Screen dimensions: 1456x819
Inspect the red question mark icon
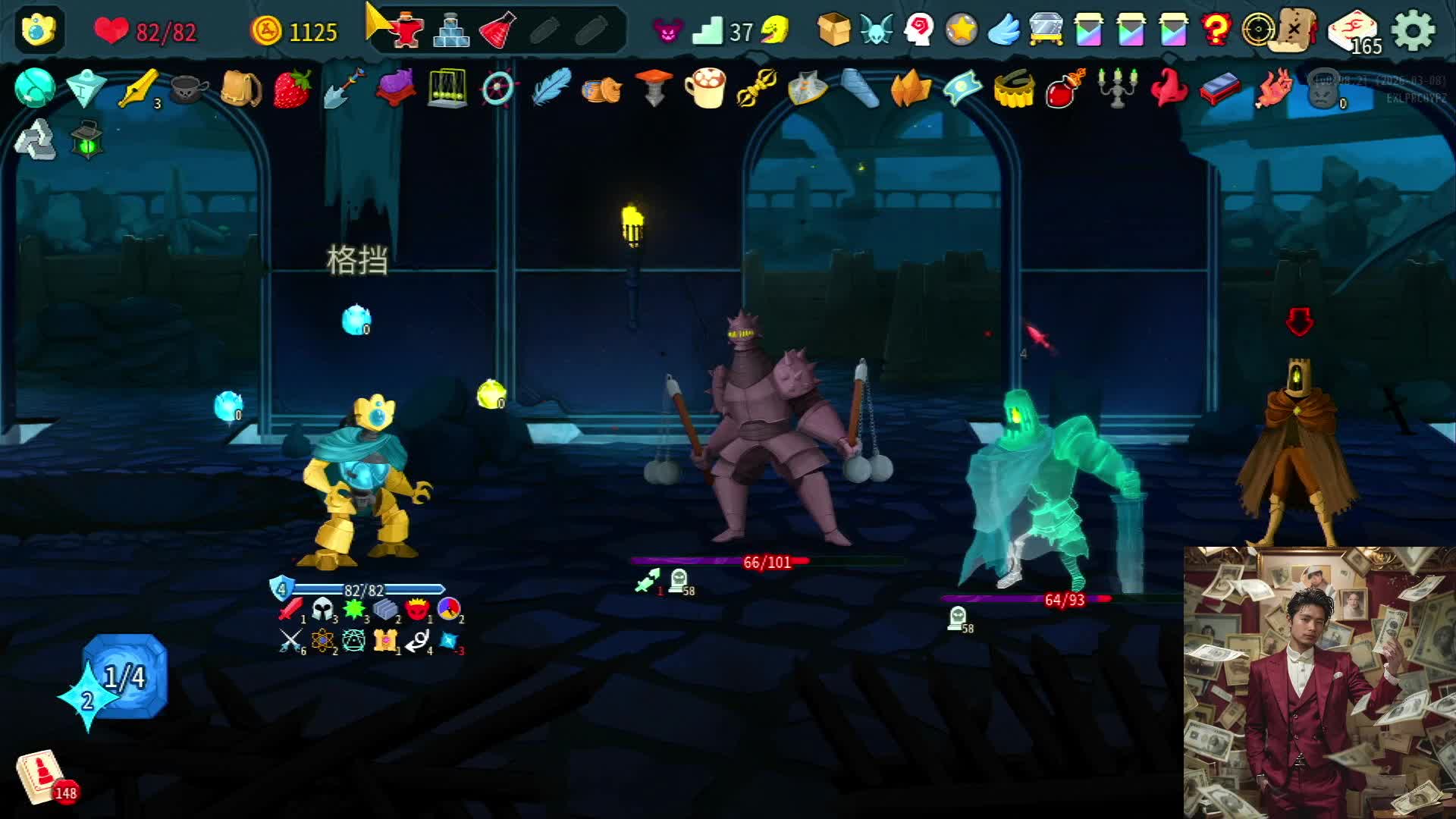[1216, 30]
